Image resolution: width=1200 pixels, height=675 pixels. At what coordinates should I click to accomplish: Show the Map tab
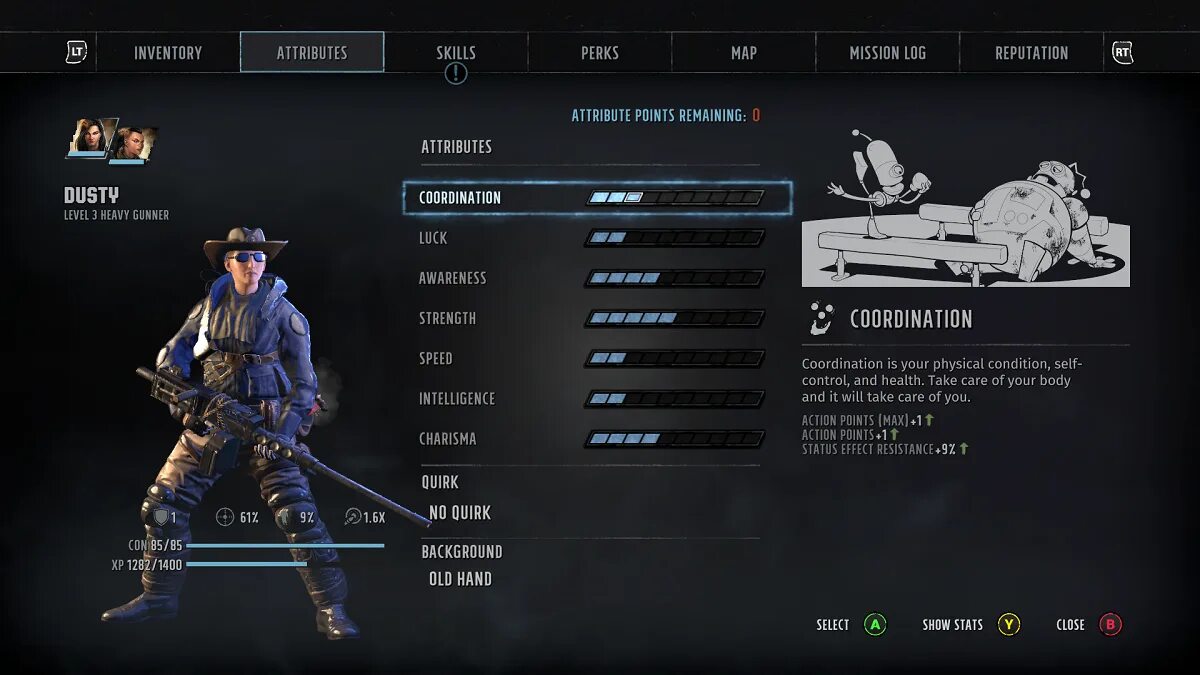[744, 53]
